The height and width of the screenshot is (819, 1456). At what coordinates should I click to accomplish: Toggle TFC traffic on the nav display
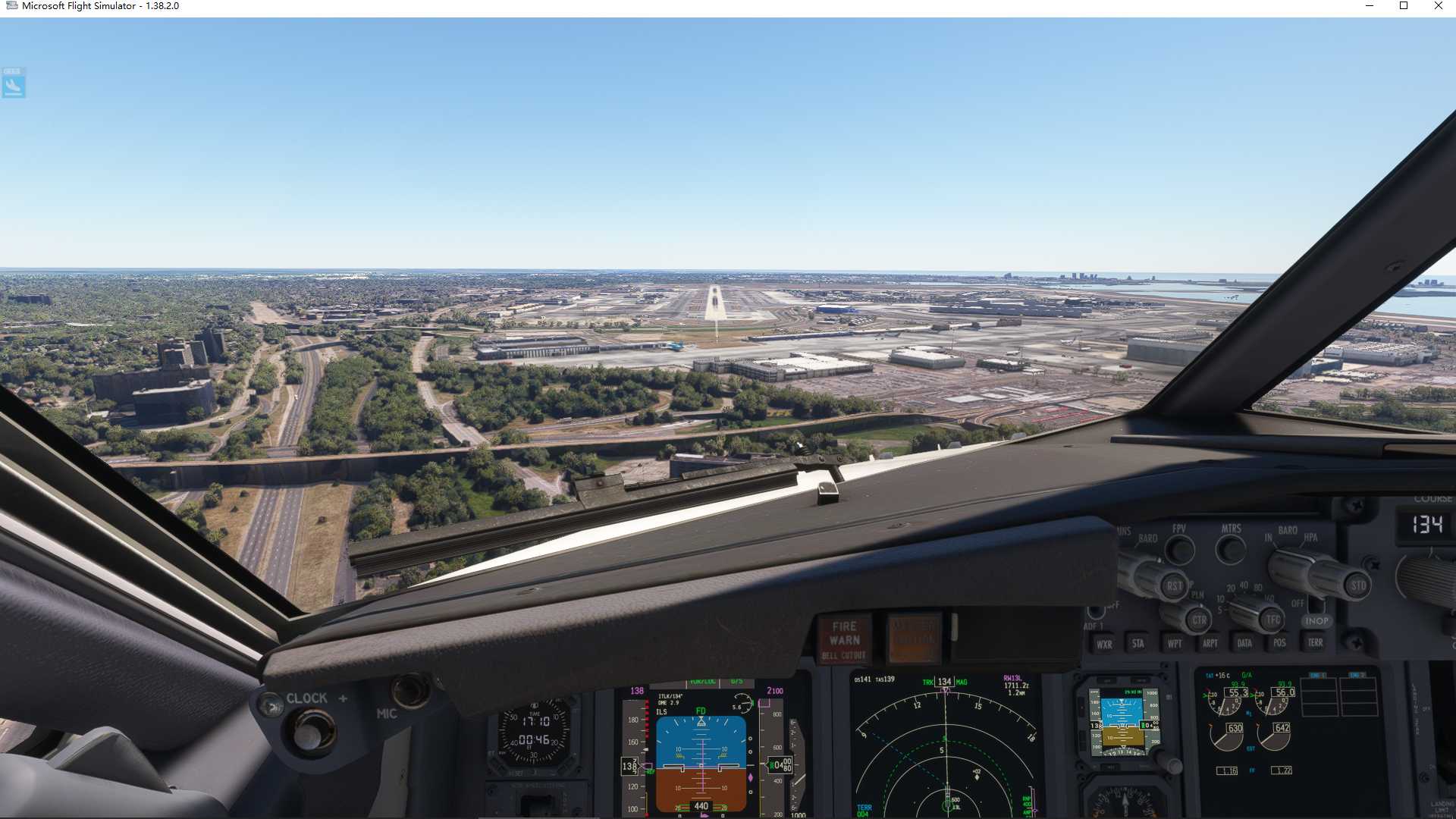pyautogui.click(x=1271, y=620)
